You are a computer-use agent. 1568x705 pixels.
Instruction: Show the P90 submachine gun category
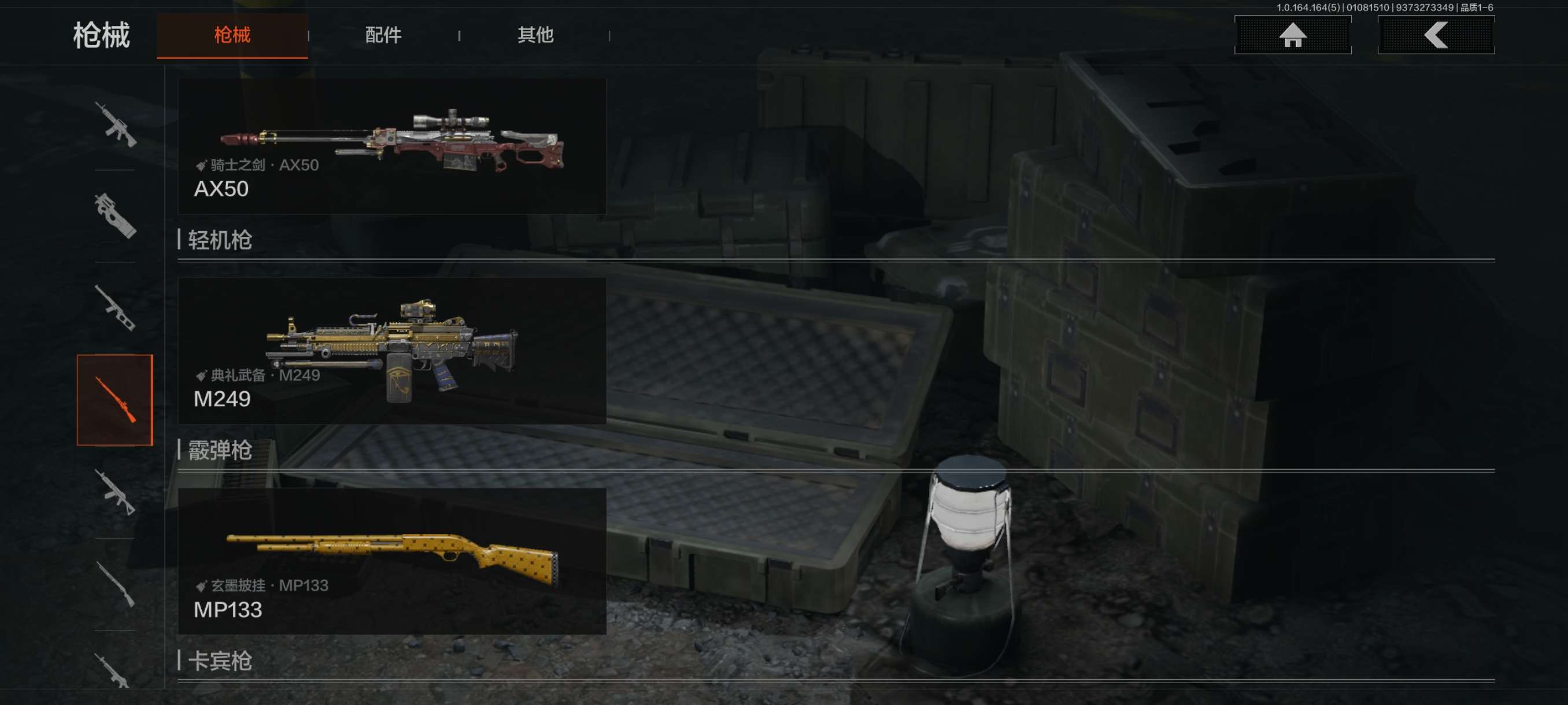pos(115,216)
